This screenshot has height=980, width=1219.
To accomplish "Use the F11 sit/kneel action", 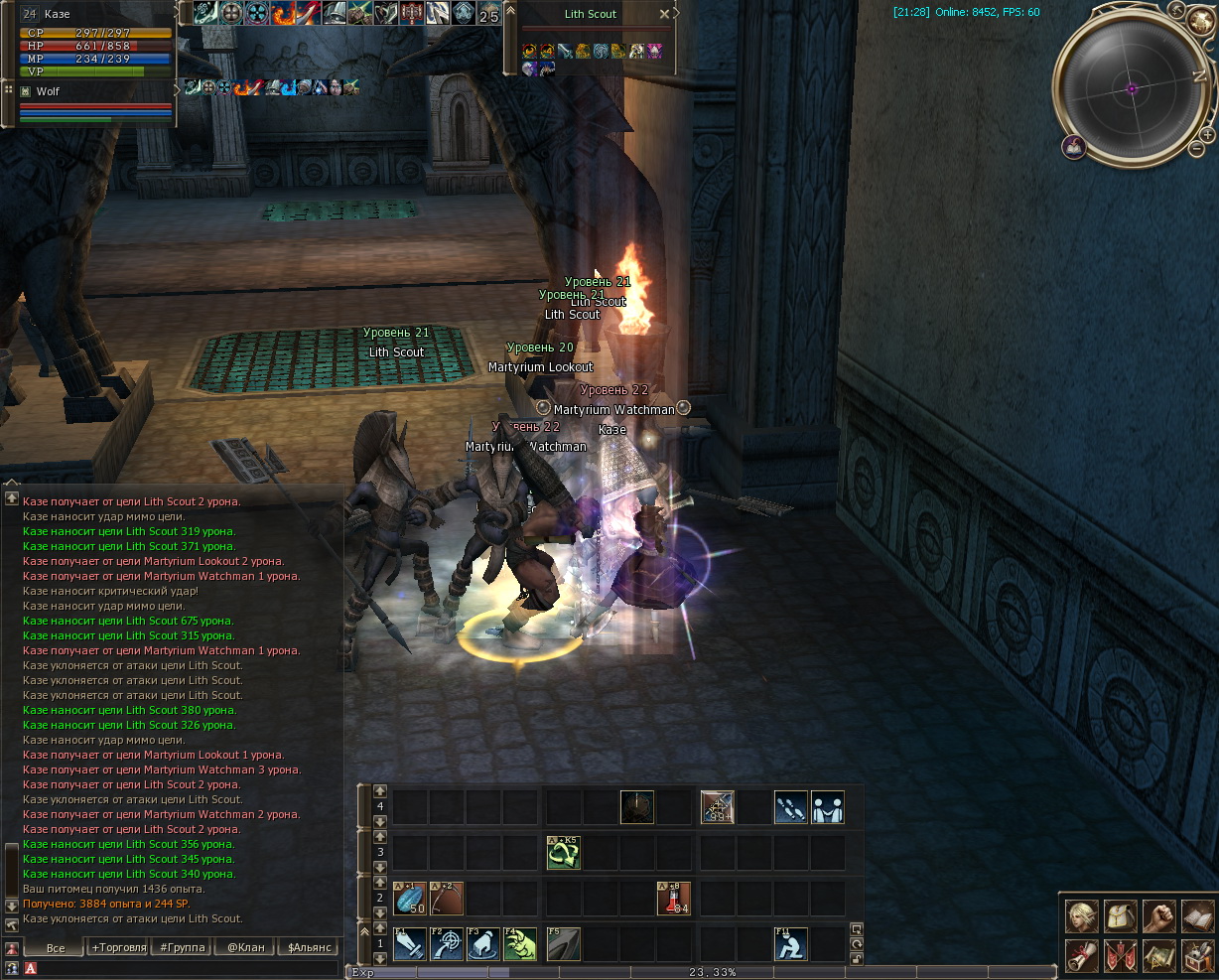I will click(x=791, y=944).
